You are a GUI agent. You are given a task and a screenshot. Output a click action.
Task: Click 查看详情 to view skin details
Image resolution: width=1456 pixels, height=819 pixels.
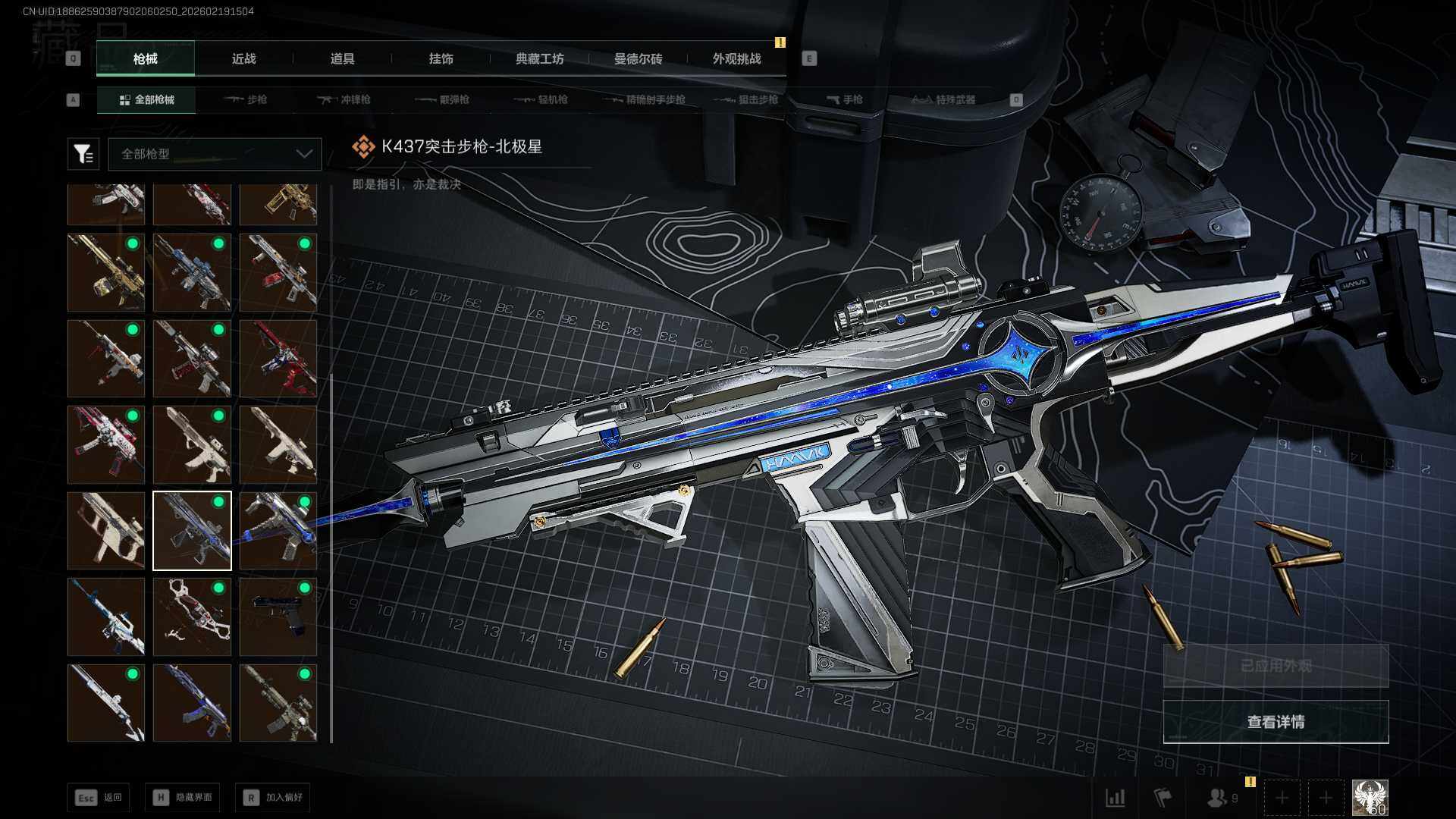pyautogui.click(x=1276, y=722)
